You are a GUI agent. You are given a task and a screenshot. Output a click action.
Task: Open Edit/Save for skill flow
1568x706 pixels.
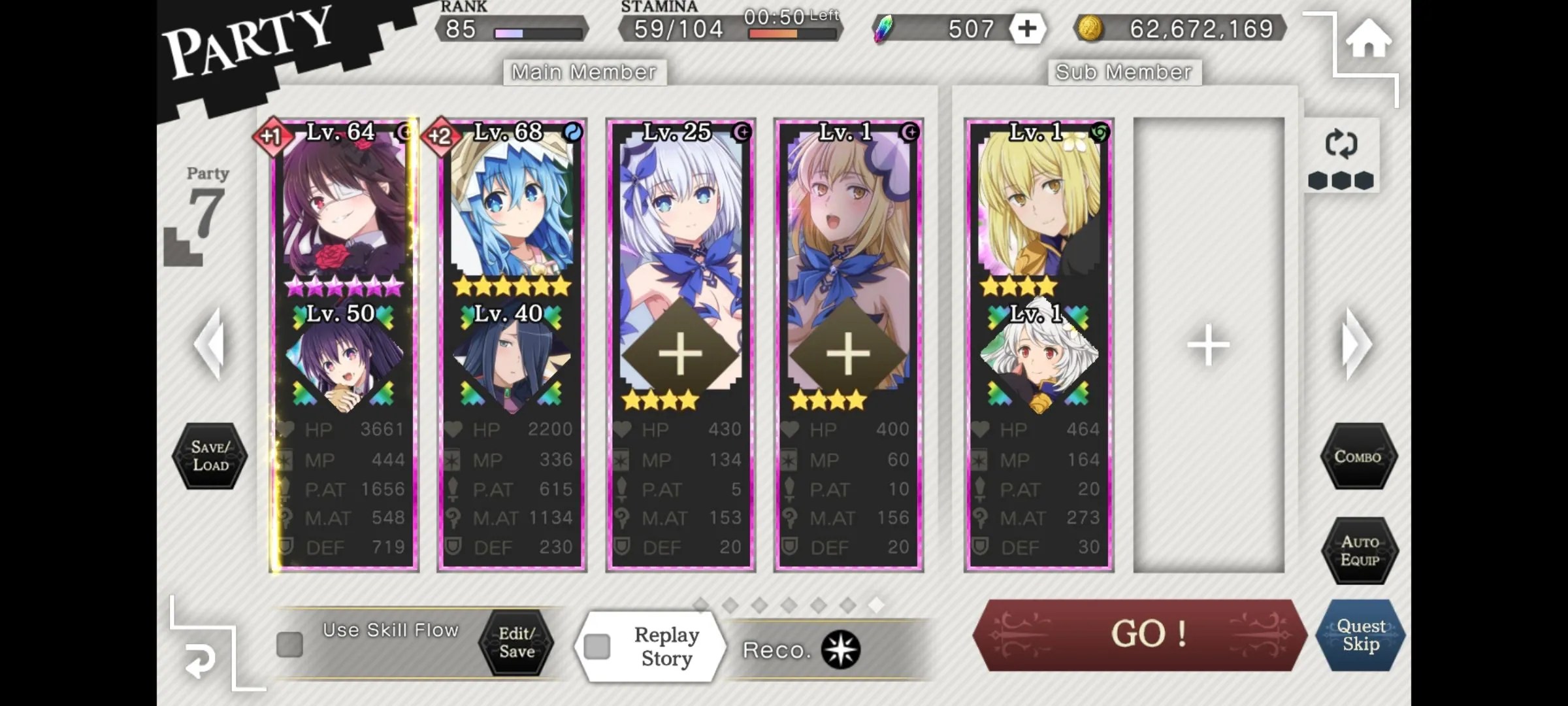[516, 643]
